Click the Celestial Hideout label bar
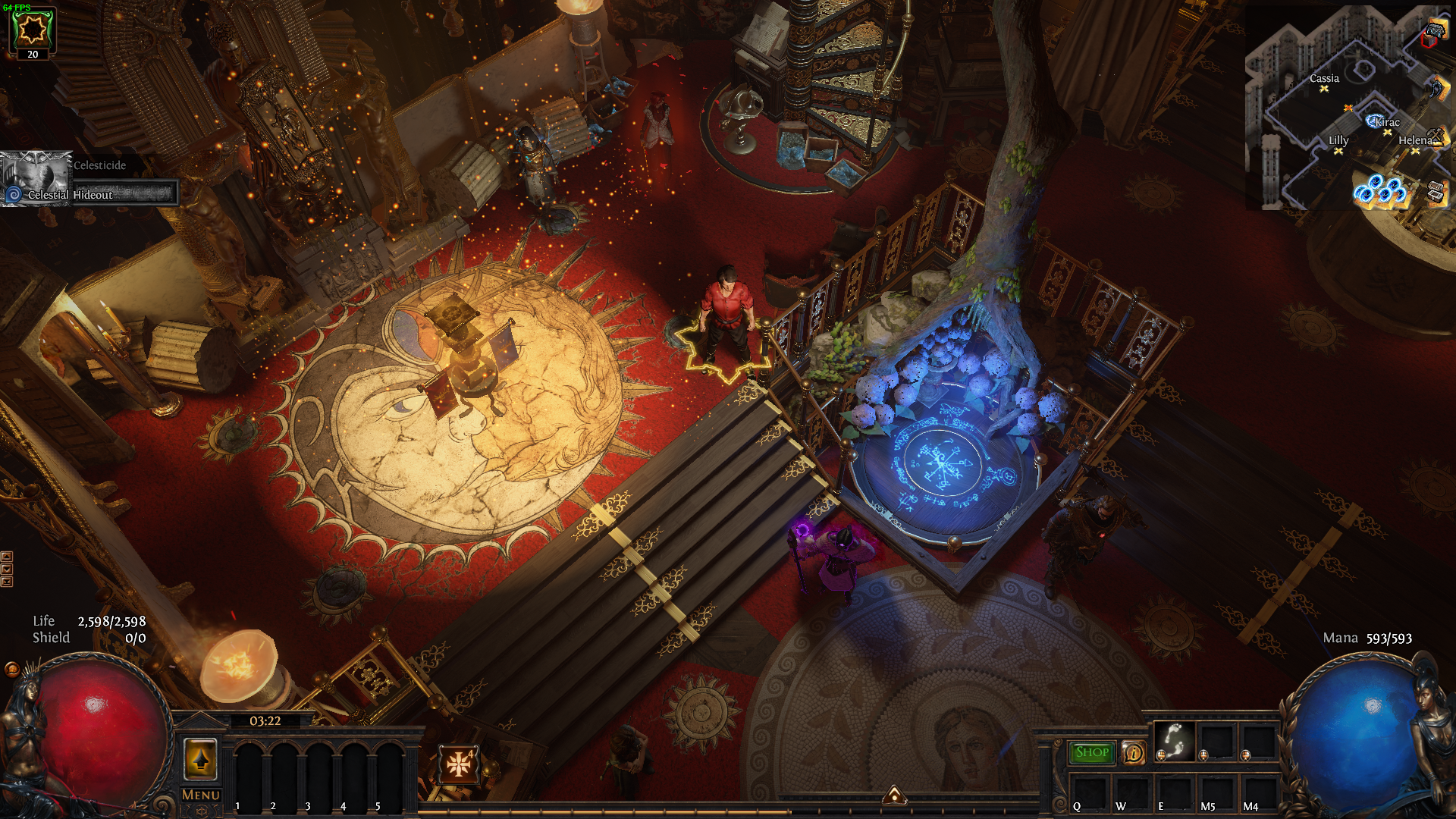Image resolution: width=1456 pixels, height=819 pixels. 91,195
